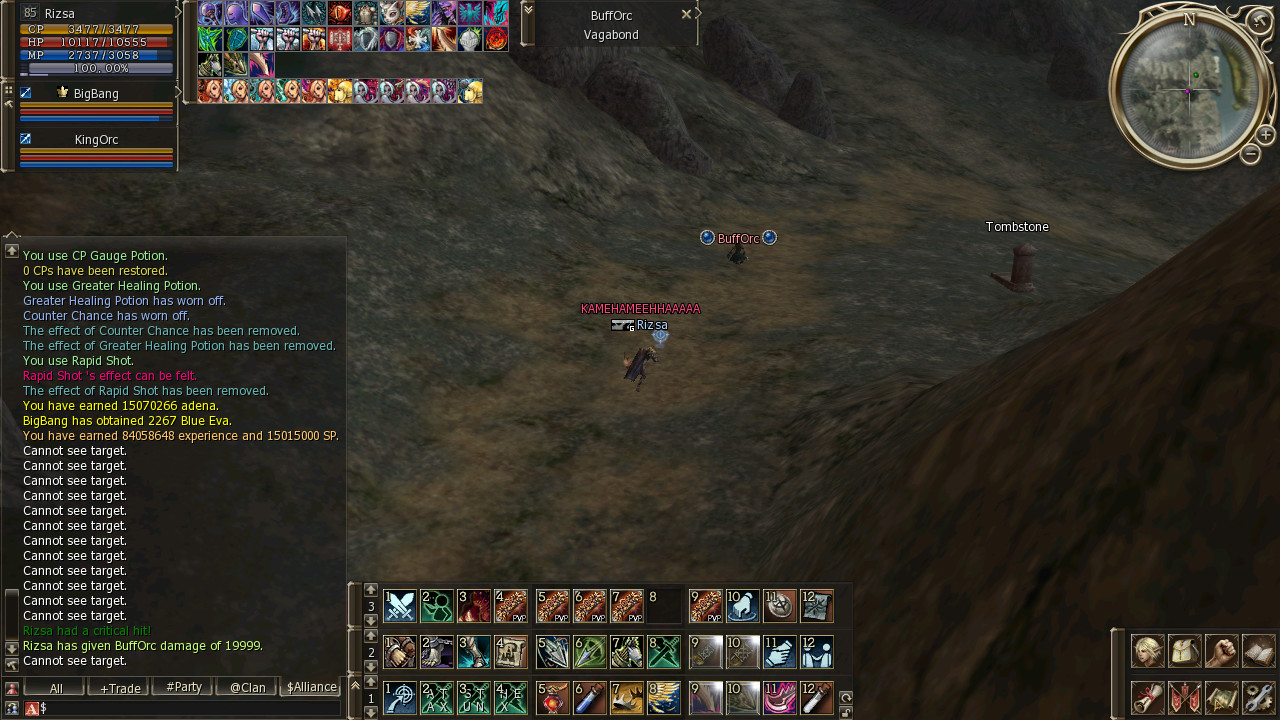Screen dimensions: 1280x720
Task: Select party member BigBang
Action: 96,94
